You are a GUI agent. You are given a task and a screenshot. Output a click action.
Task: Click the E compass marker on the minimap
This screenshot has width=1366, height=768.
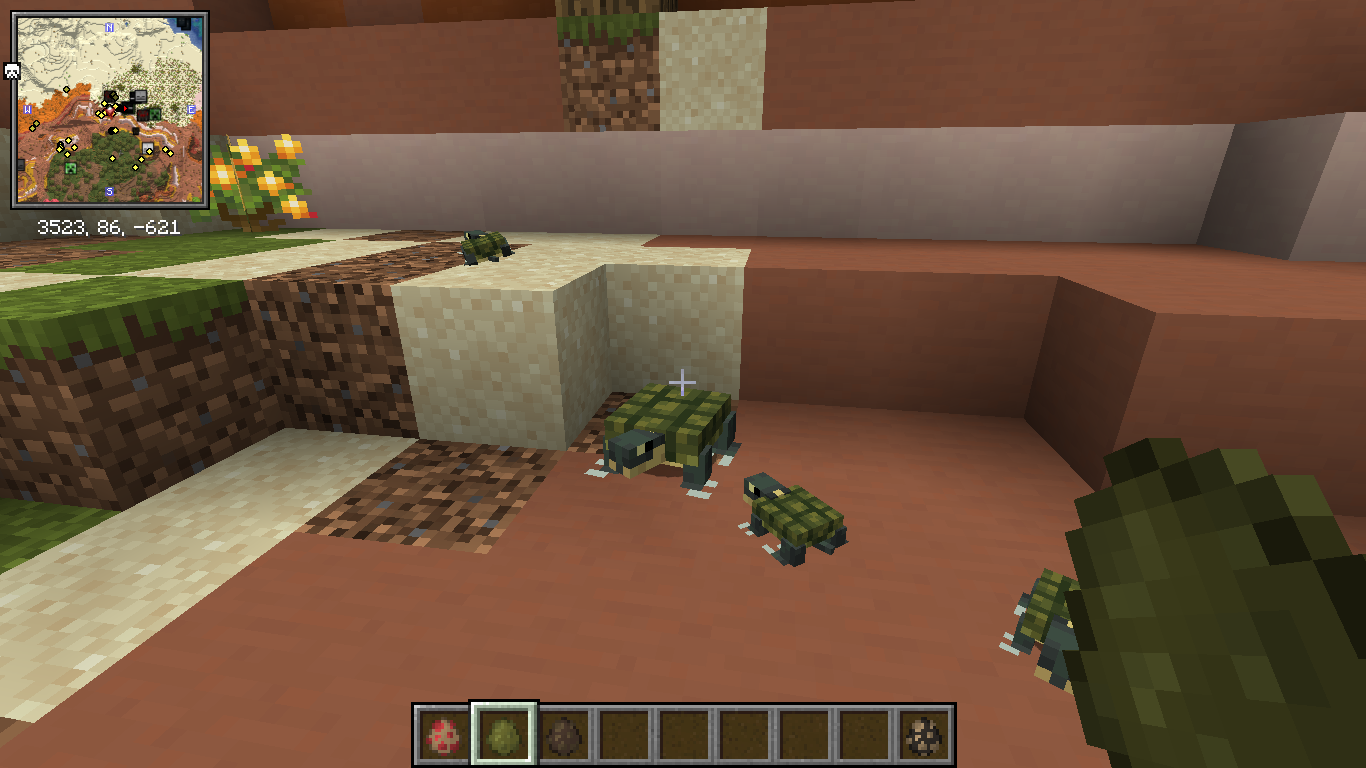(x=190, y=109)
